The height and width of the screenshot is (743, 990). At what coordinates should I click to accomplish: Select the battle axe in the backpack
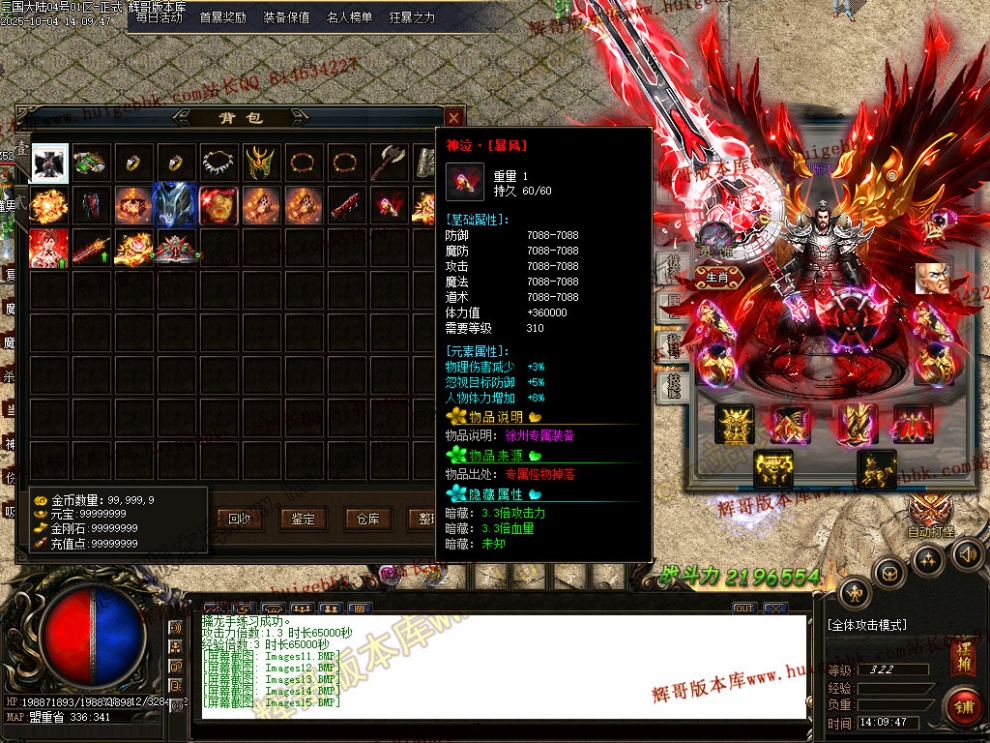click(x=388, y=162)
